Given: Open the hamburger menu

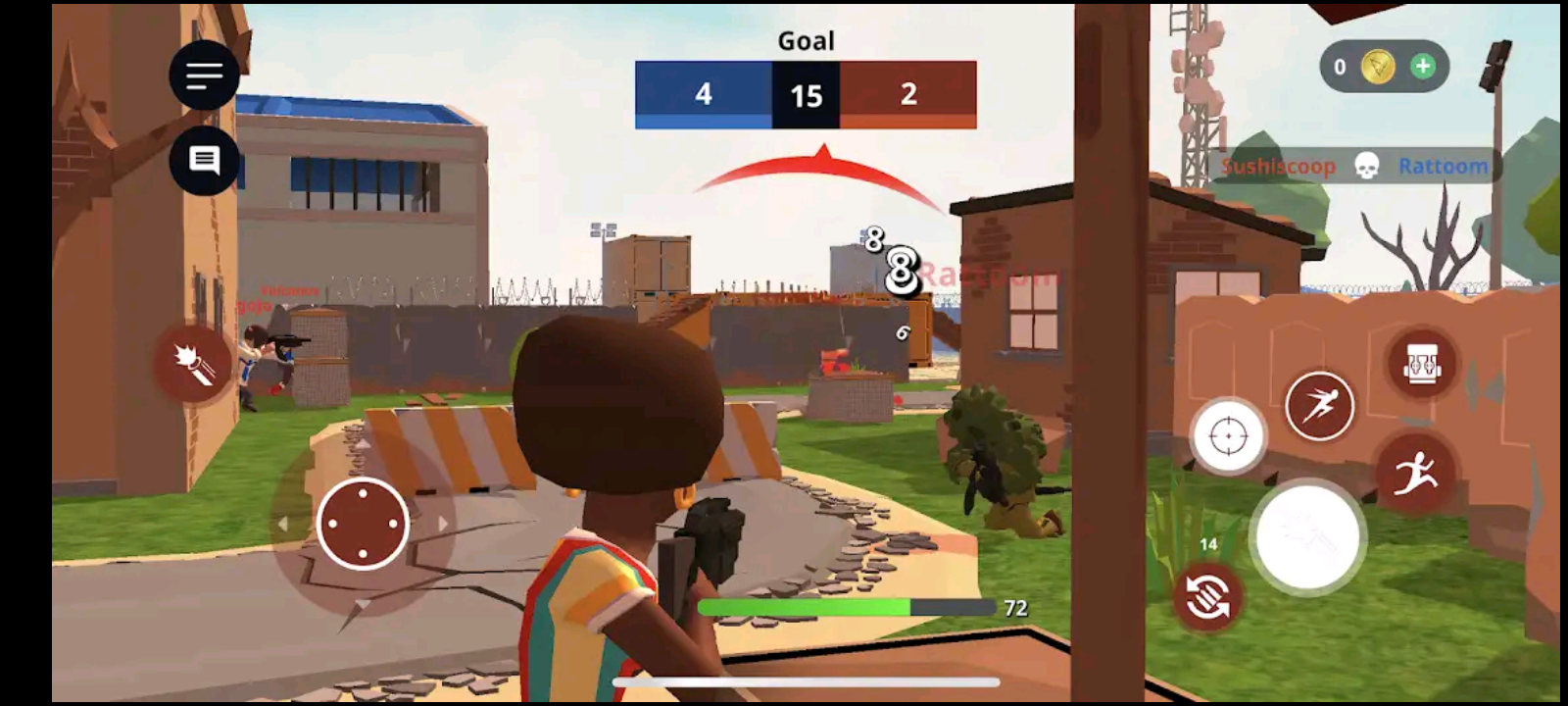Looking at the screenshot, I should pos(203,76).
